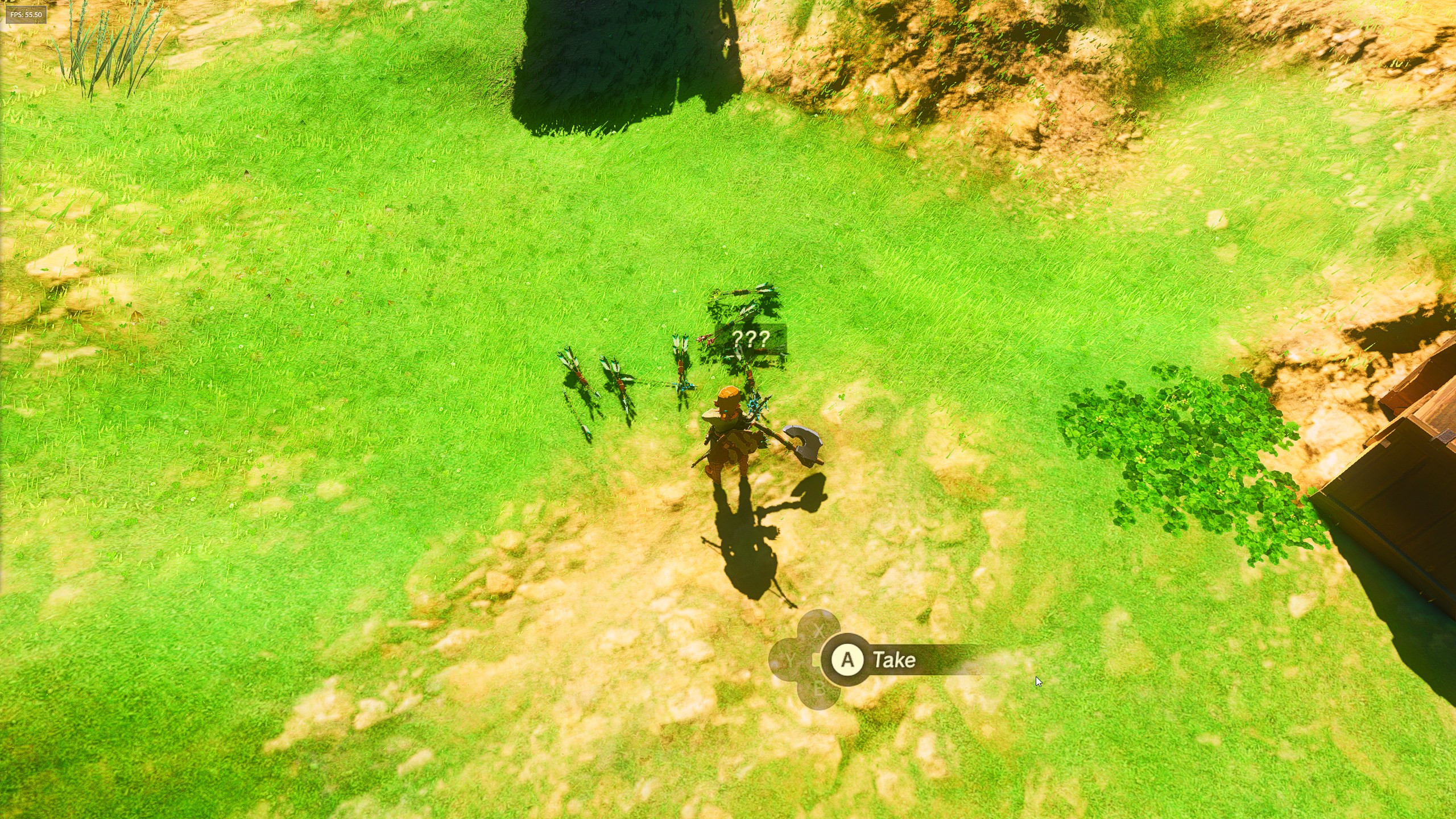This screenshot has width=1456, height=819.
Task: Click the unidentified '???' item label
Action: point(752,337)
